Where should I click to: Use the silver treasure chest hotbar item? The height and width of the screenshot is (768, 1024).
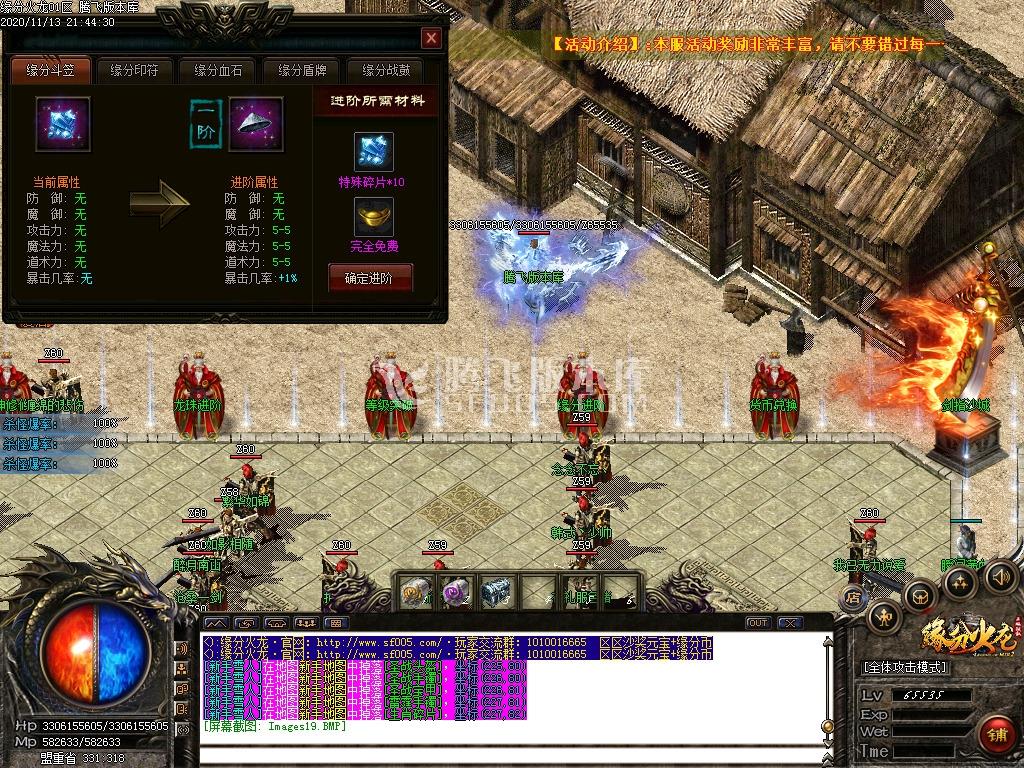(x=495, y=591)
